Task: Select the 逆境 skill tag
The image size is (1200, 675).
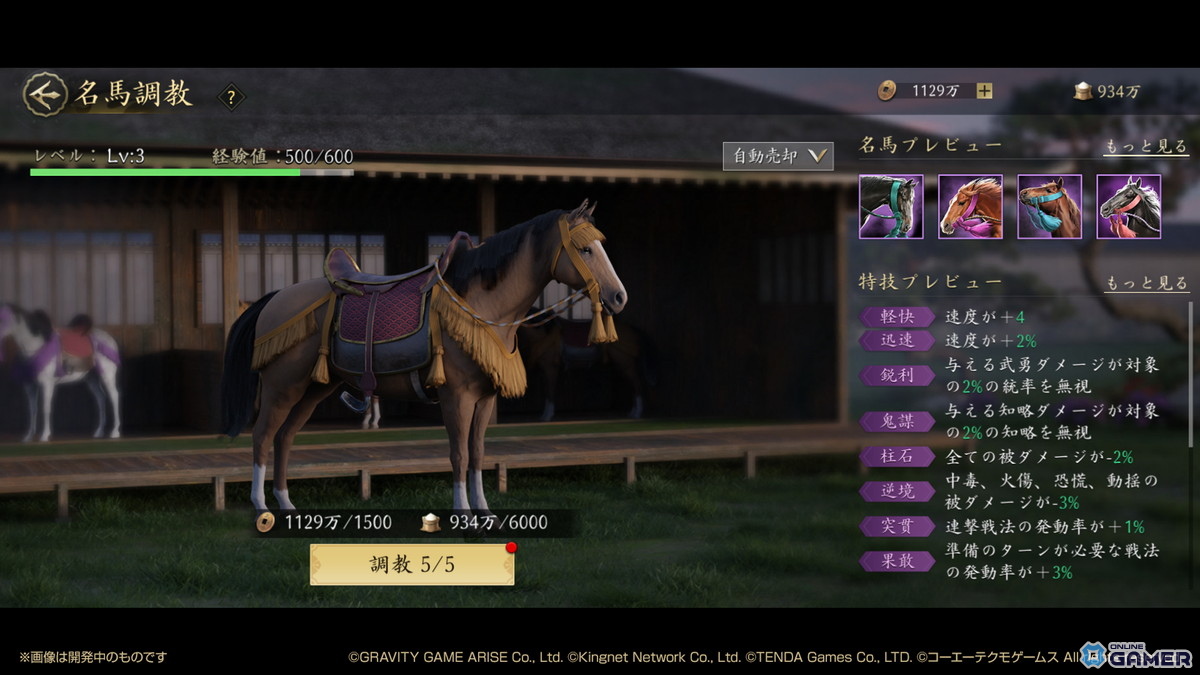Action: coord(897,491)
